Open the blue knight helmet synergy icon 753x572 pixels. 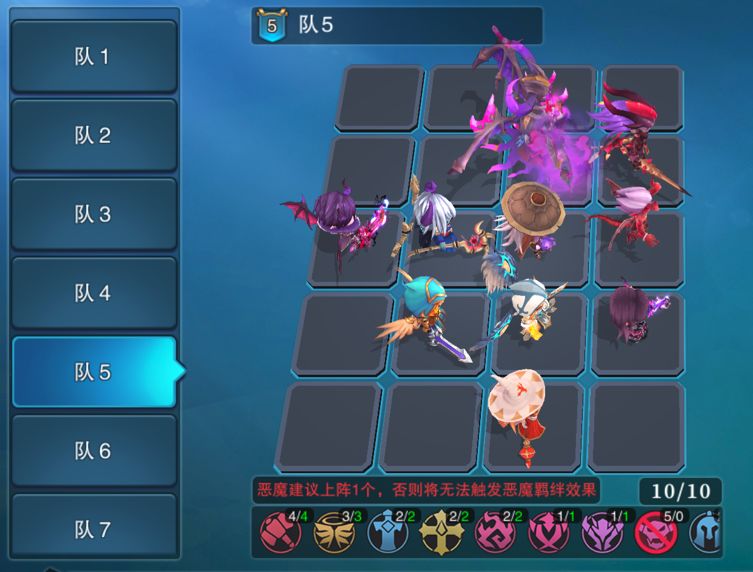coord(706,533)
